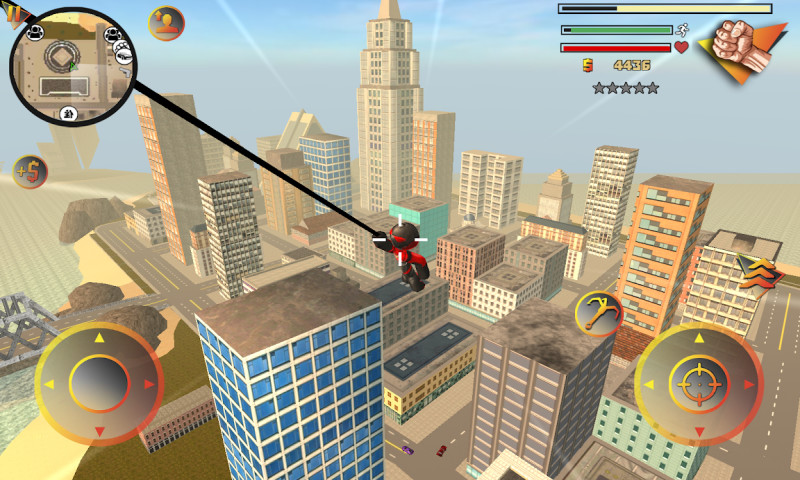Select the fist weapon icon
Image resolution: width=800 pixels, height=480 pixels.
coord(742,47)
